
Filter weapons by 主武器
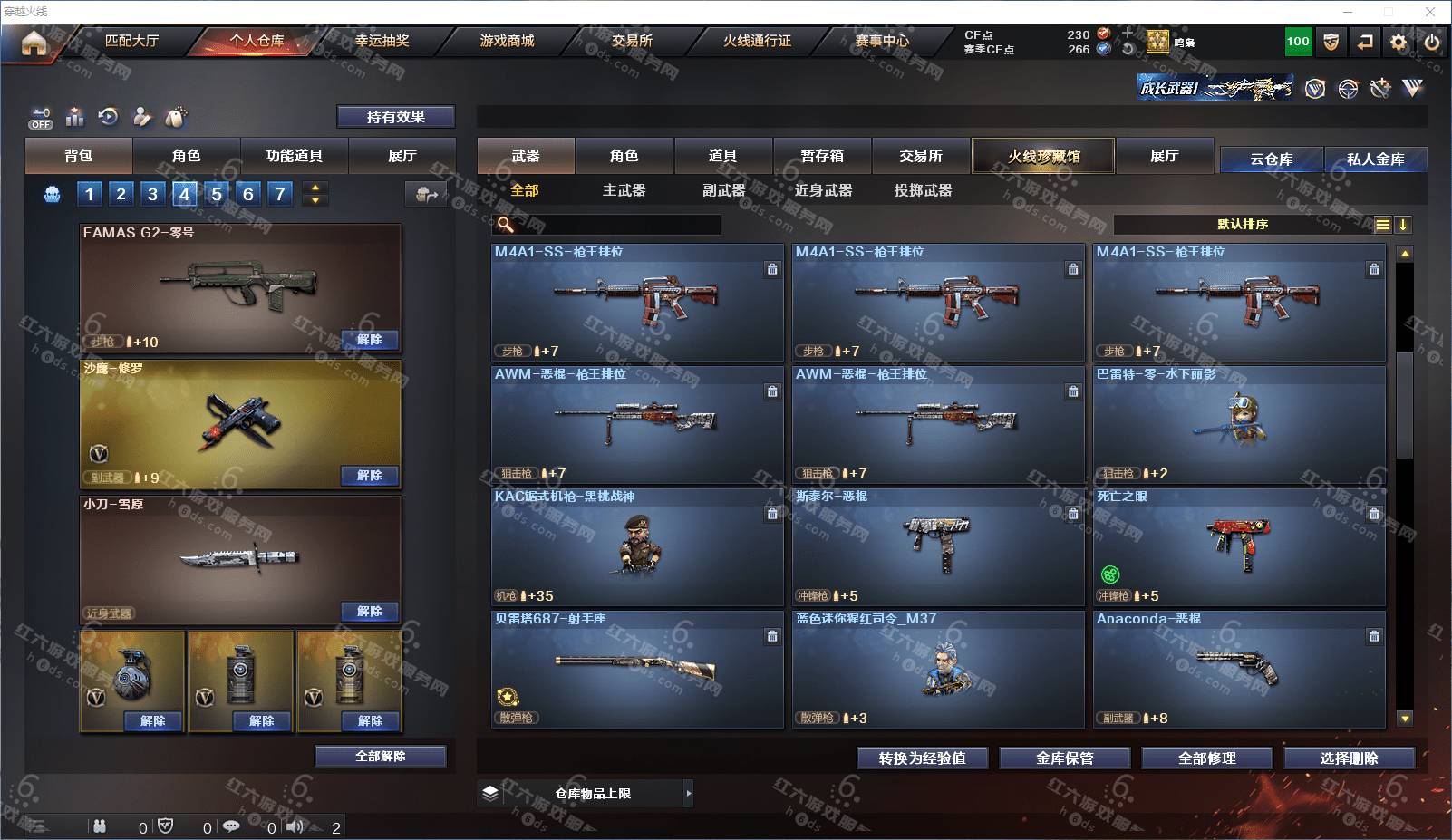pos(624,190)
